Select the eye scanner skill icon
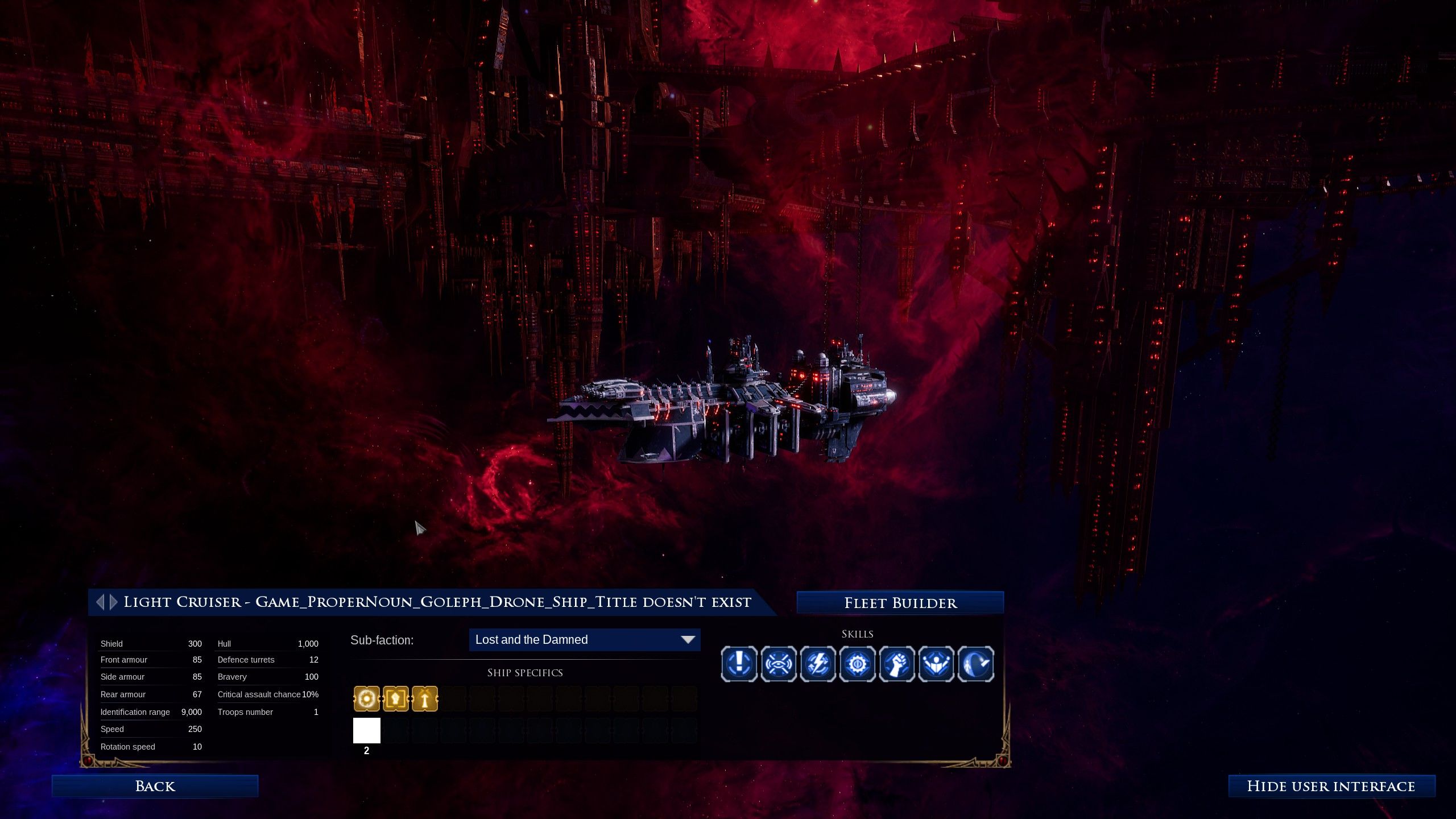 (779, 663)
